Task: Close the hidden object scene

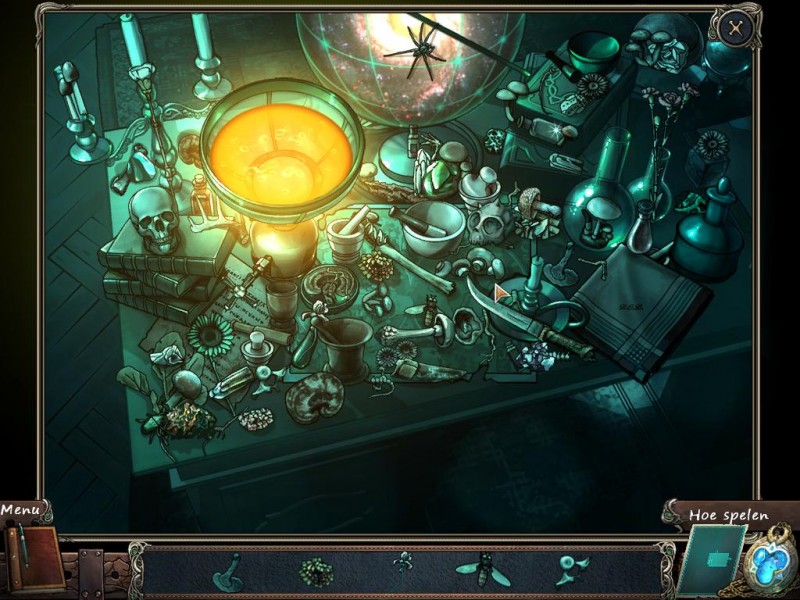Action: pyautogui.click(x=736, y=29)
